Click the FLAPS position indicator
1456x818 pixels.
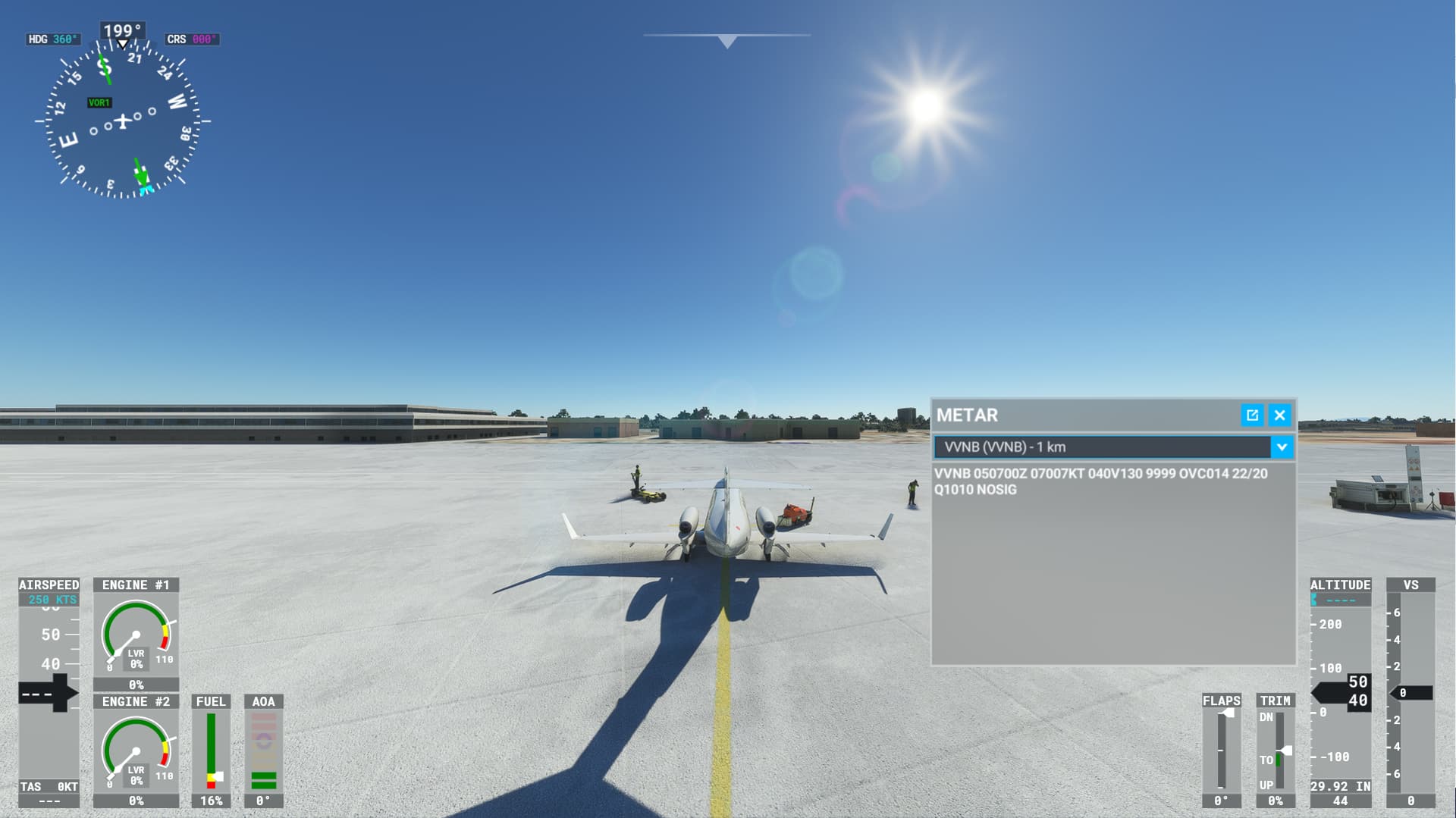coord(1222,751)
